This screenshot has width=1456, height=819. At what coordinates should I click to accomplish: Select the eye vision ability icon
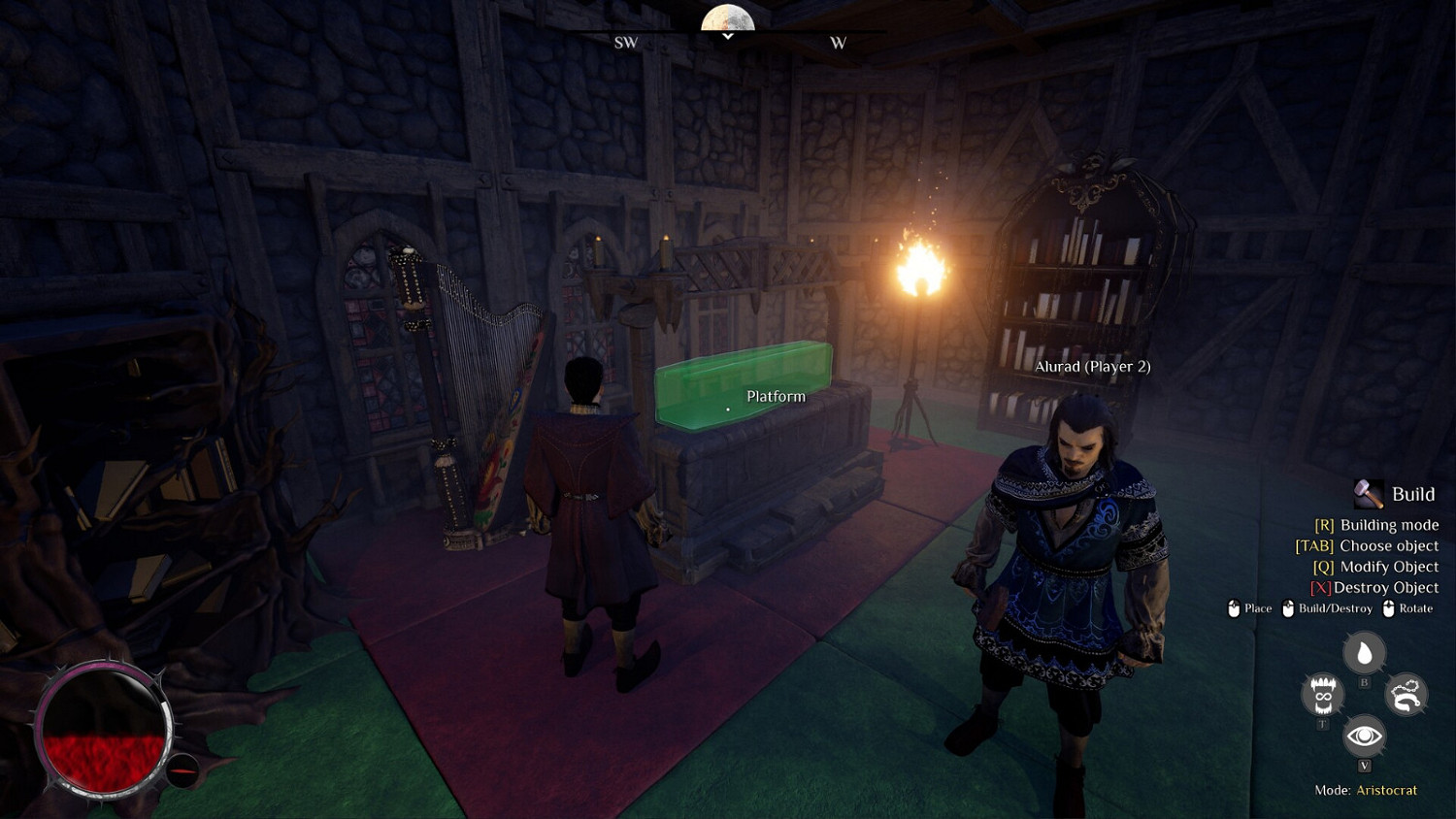(1363, 737)
